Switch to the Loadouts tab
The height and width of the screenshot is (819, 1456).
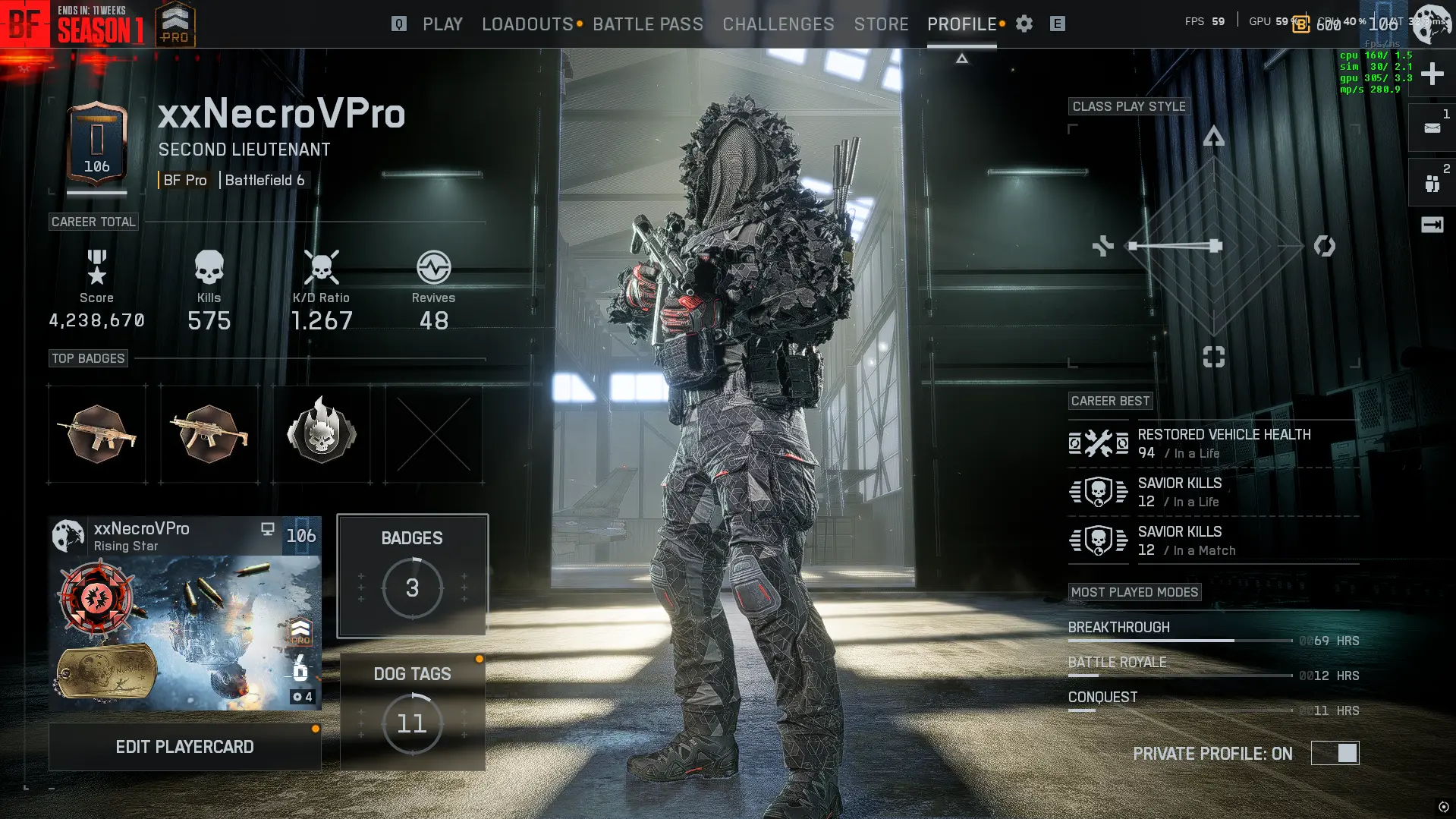[x=527, y=24]
